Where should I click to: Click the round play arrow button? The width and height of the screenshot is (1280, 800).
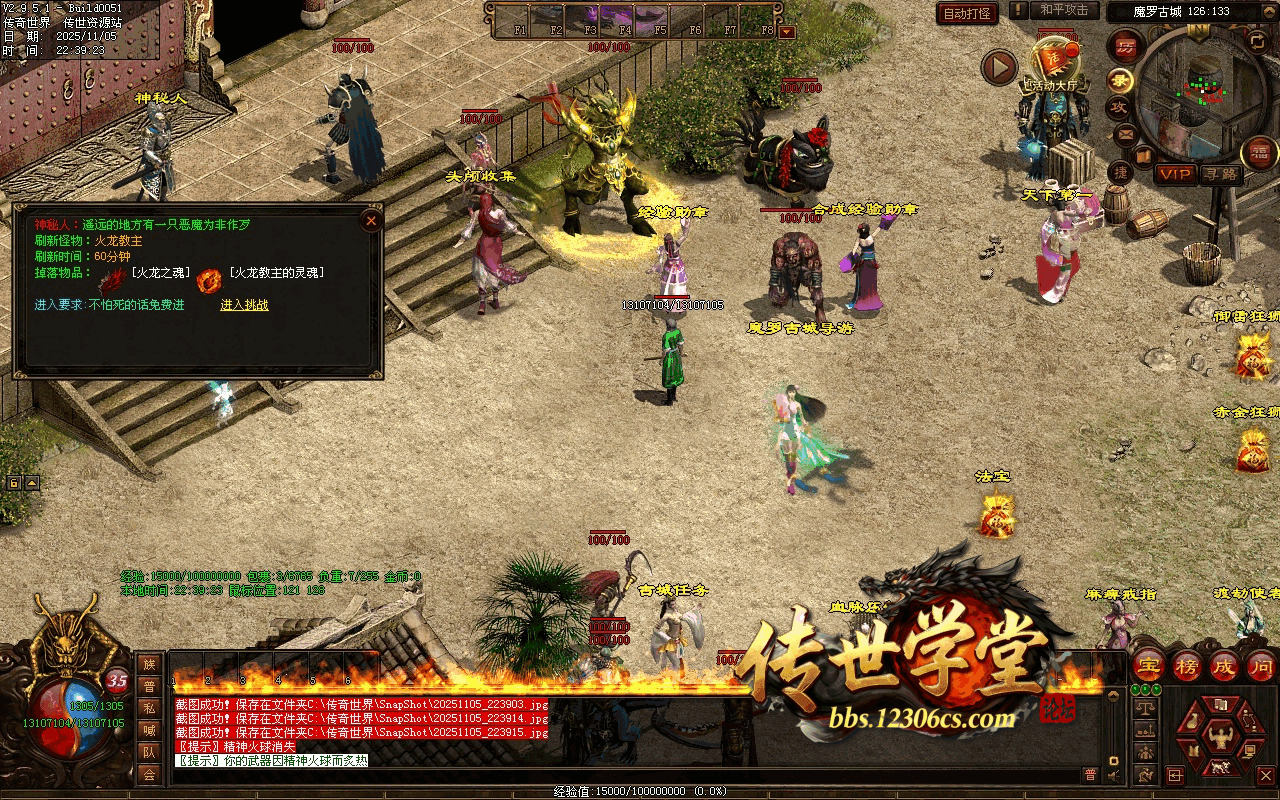998,67
